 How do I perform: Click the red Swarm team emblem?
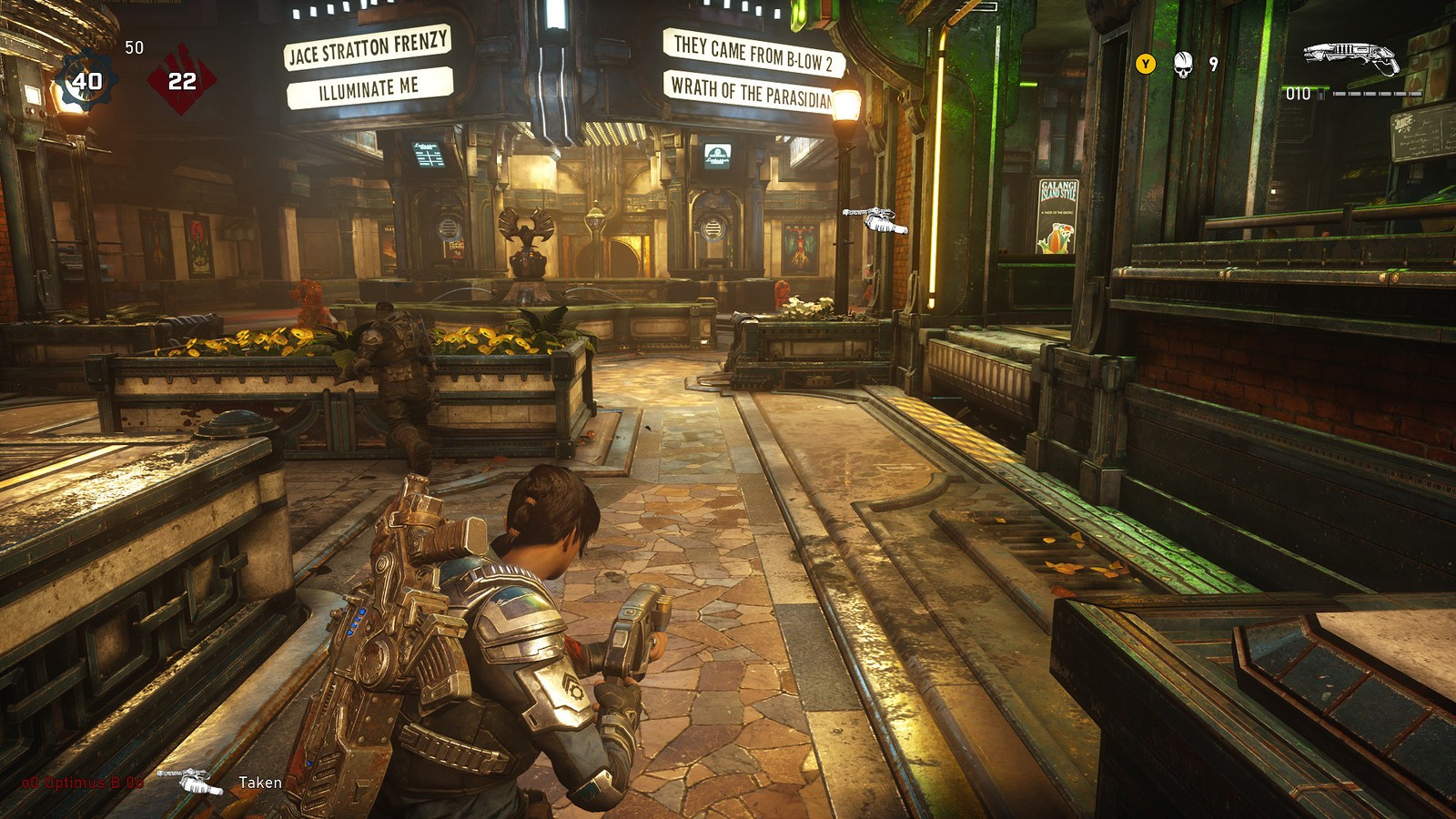click(x=182, y=81)
